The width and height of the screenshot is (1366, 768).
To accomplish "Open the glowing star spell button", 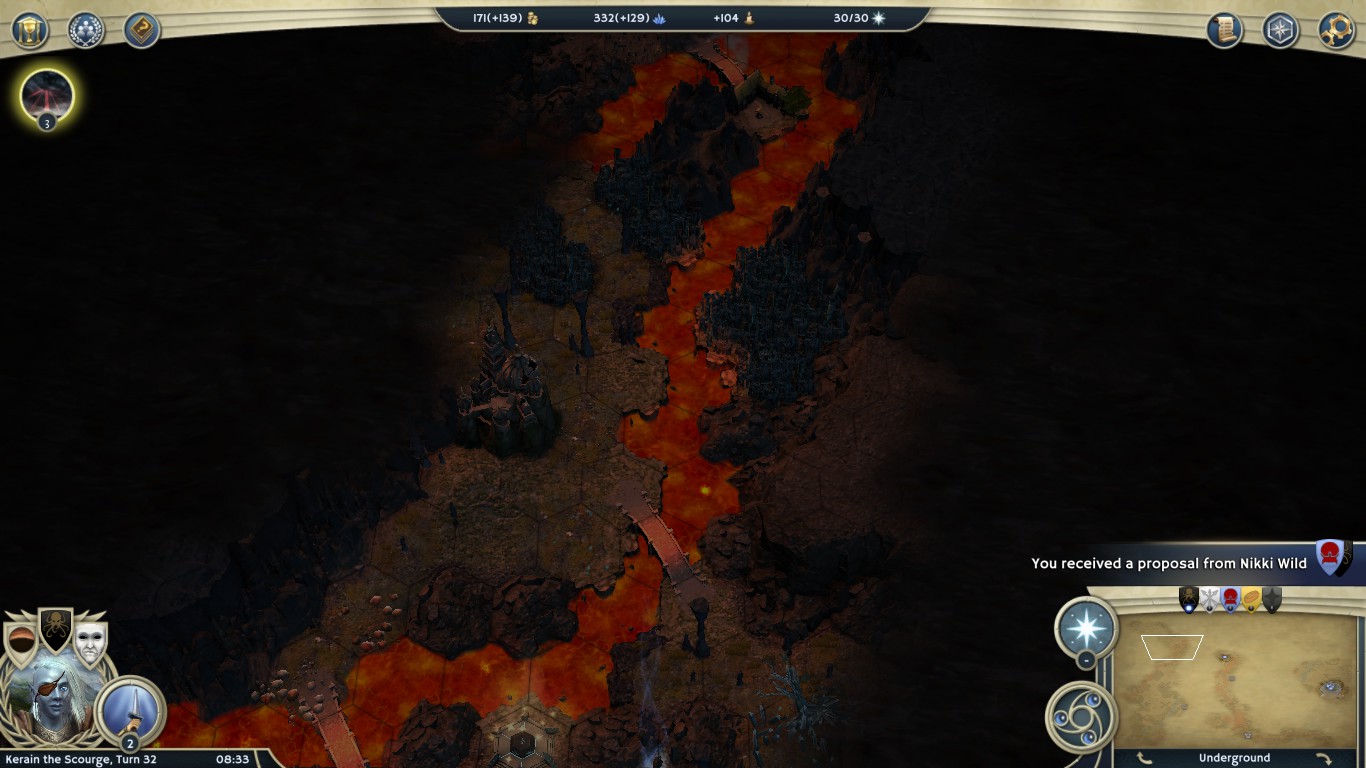I will [x=1086, y=628].
